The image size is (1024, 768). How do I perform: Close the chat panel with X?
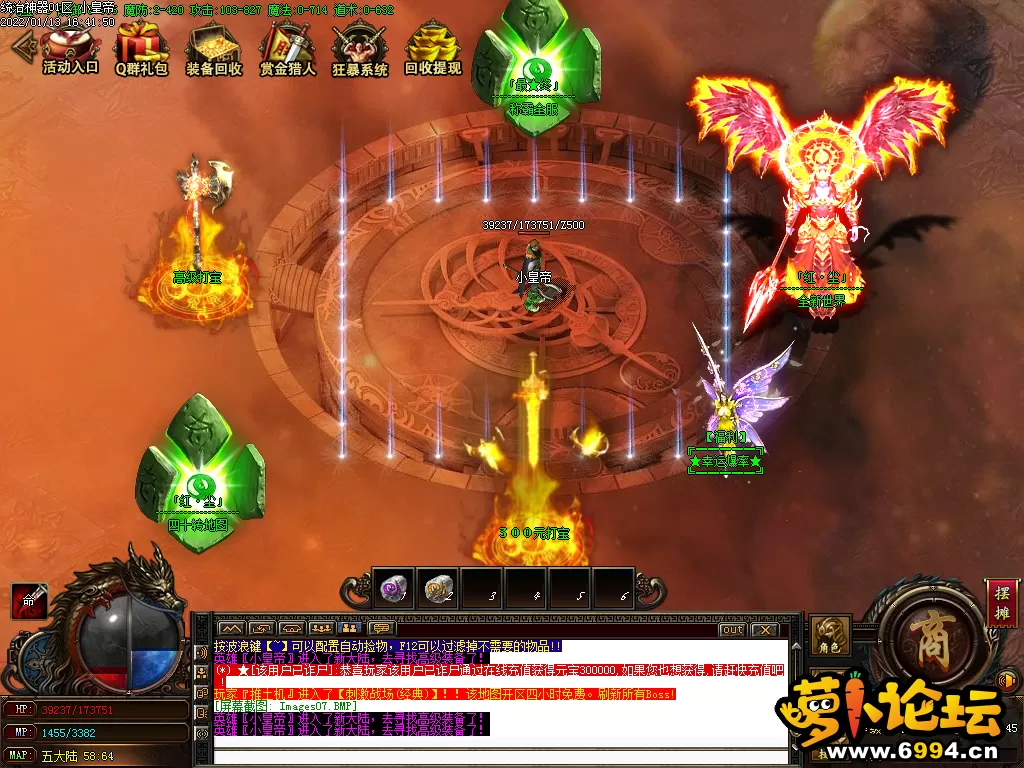coord(764,630)
